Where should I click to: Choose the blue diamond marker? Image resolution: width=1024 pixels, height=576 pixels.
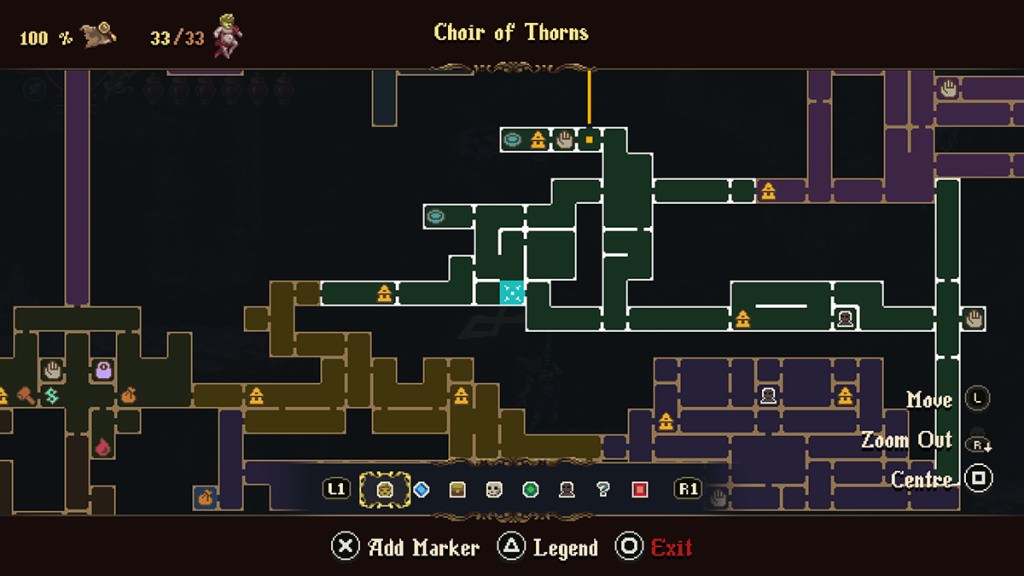421,489
